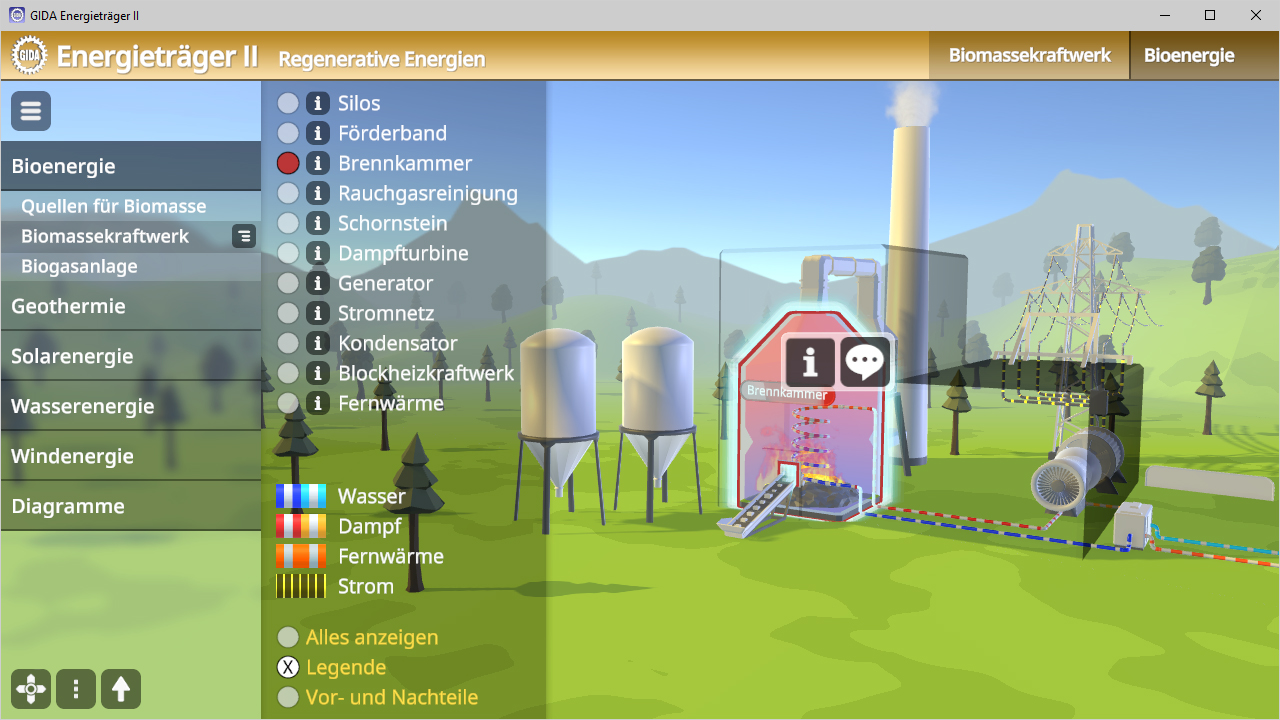Screen dimensions: 1280x720
Task: Close the GIDA Energieträger window
Action: 1256,15
